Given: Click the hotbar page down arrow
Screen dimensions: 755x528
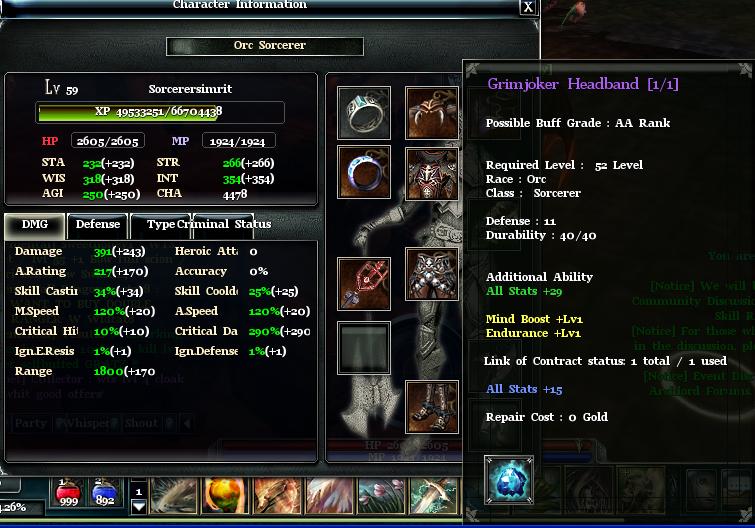Looking at the screenshot, I should [139, 506].
